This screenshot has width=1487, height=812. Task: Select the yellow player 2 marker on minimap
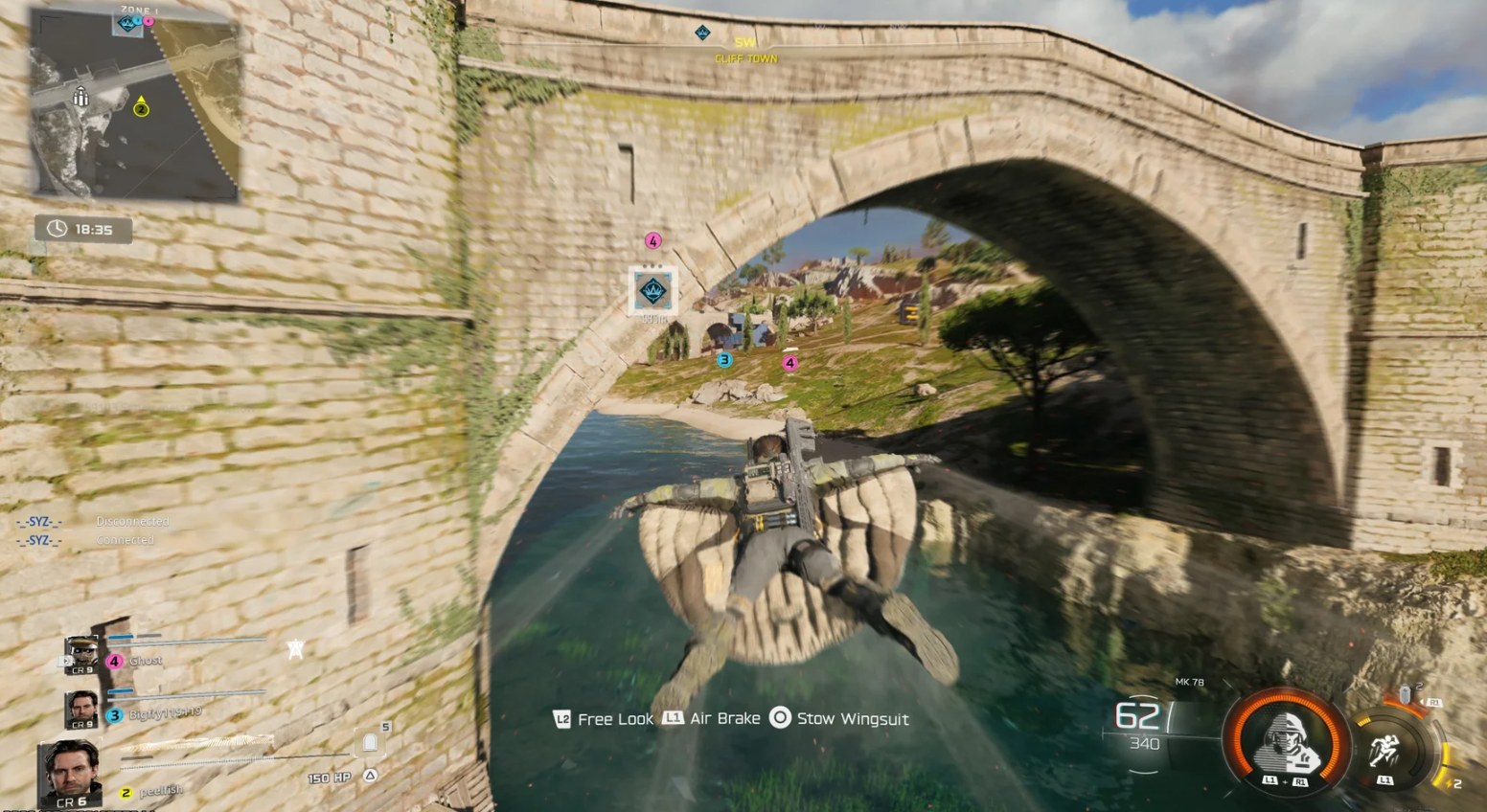pyautogui.click(x=141, y=108)
